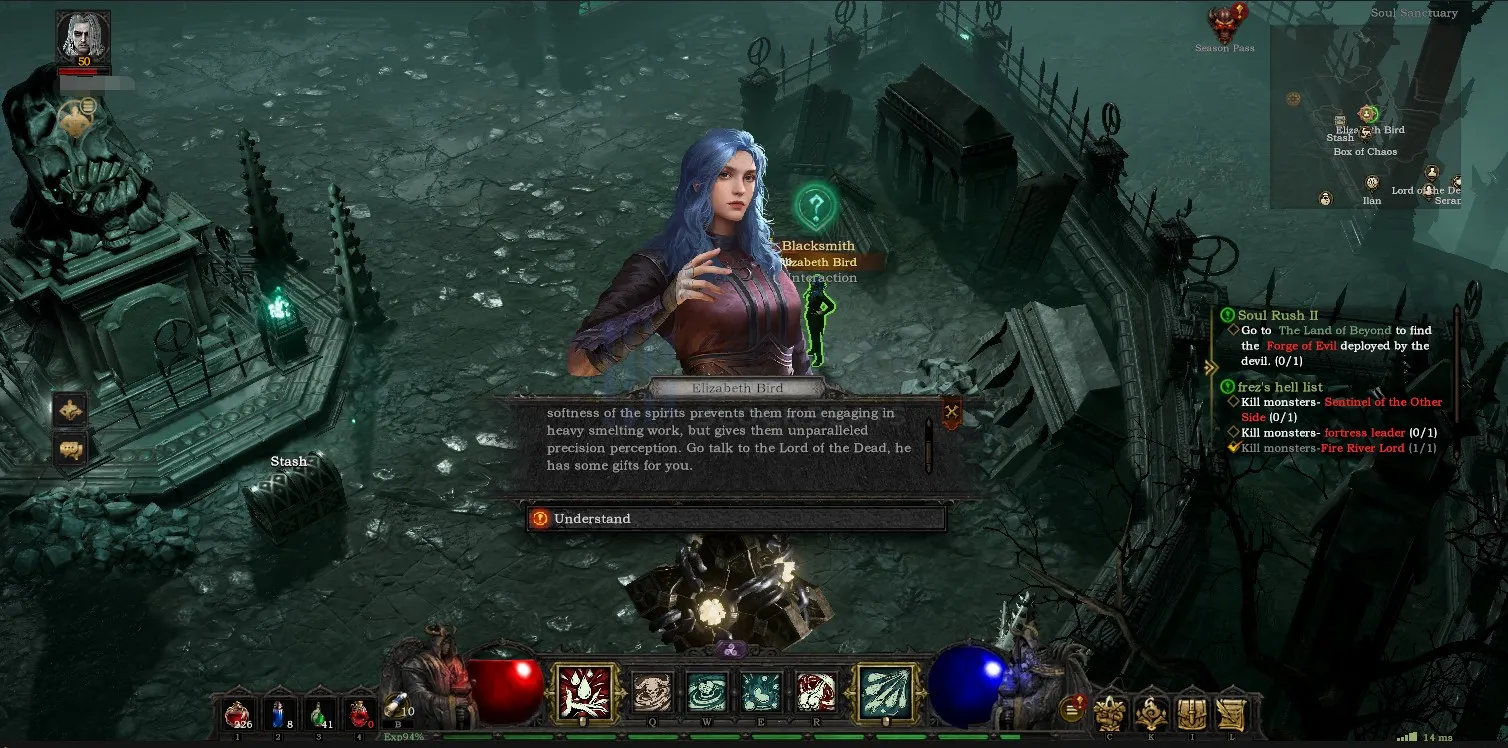This screenshot has width=1508, height=748.
Task: Open the inventory chest icon (I)
Action: [x=1190, y=713]
